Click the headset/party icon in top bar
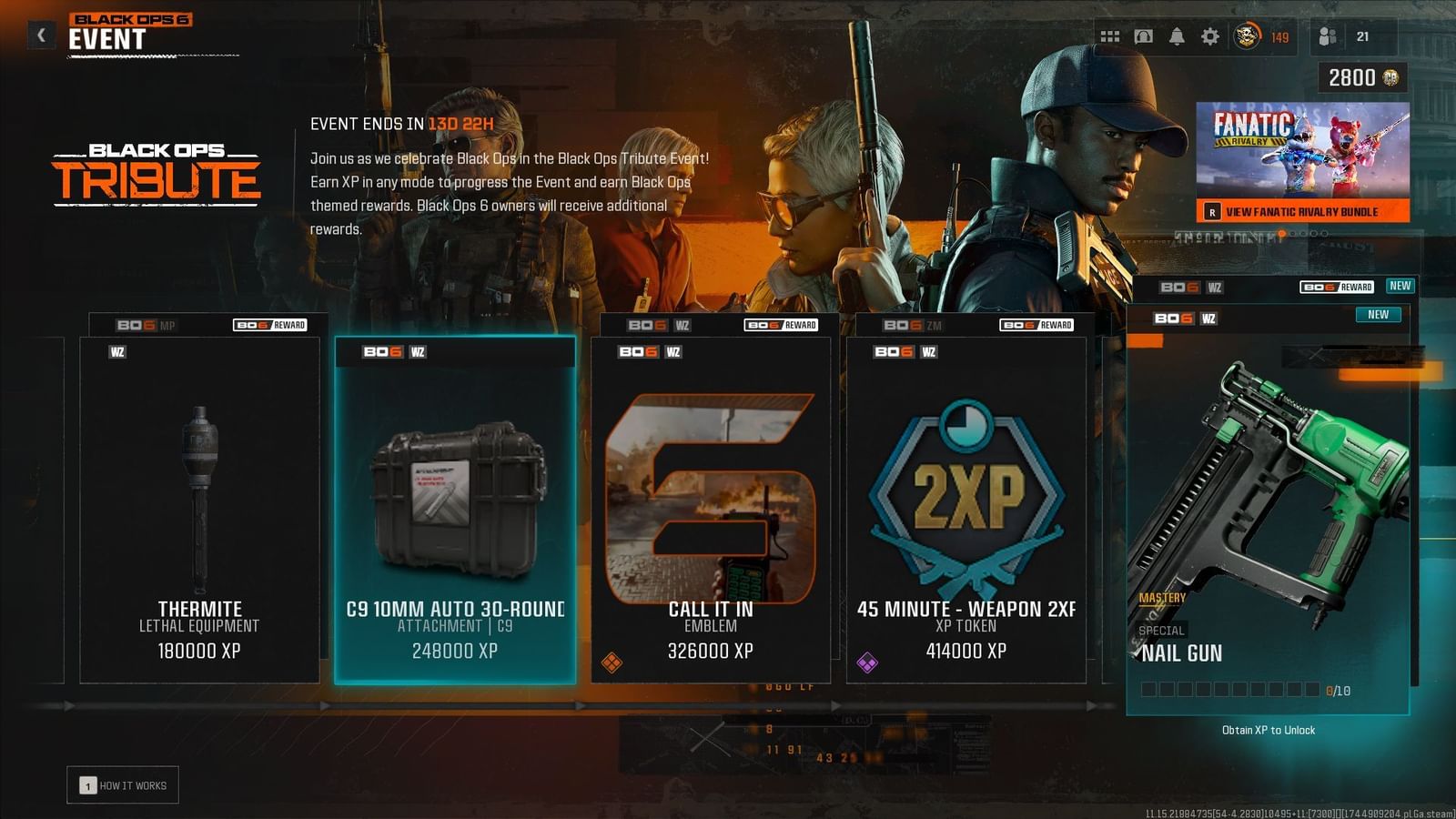The width and height of the screenshot is (1456, 819). (1142, 36)
